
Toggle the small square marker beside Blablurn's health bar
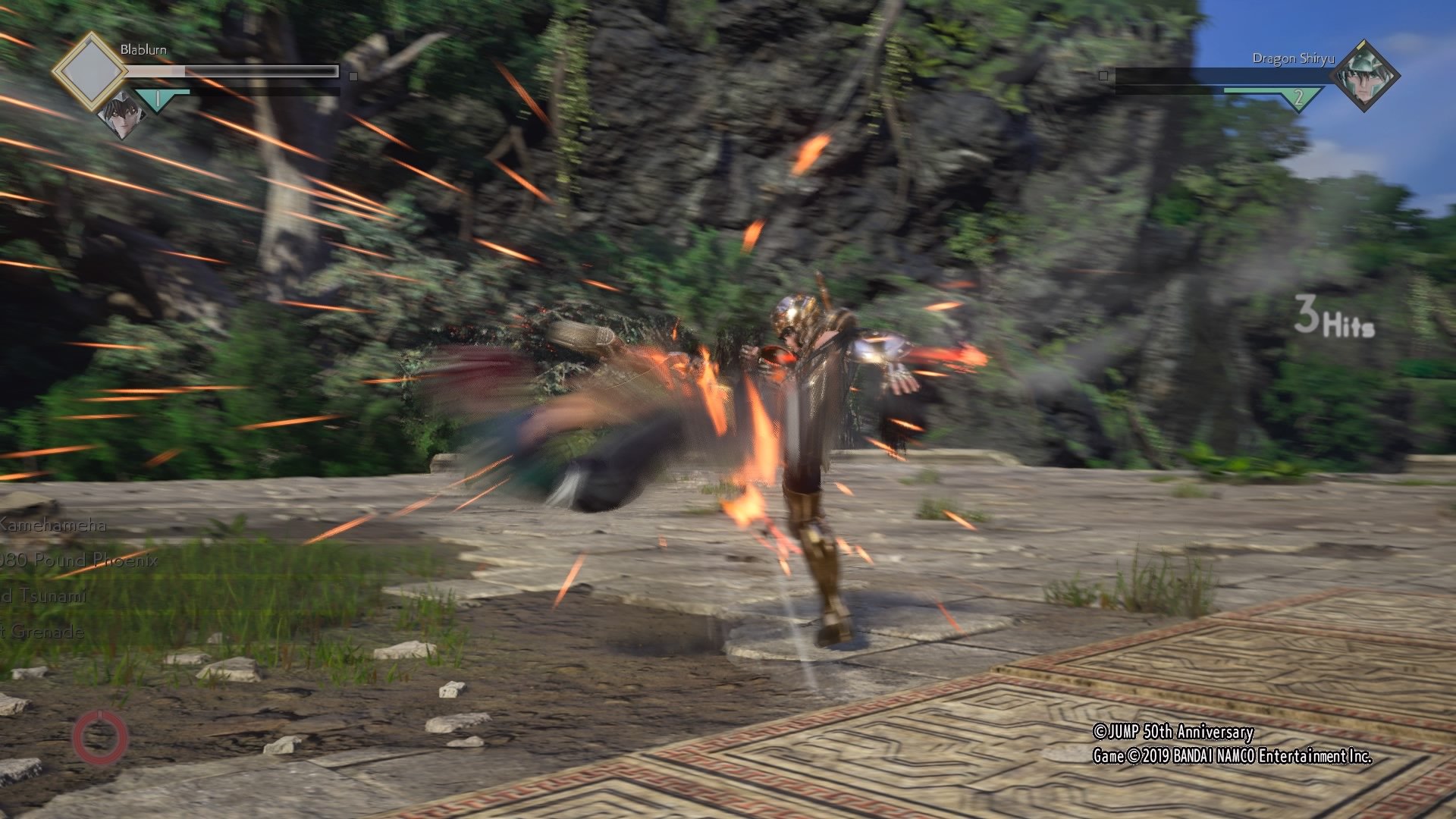click(352, 76)
